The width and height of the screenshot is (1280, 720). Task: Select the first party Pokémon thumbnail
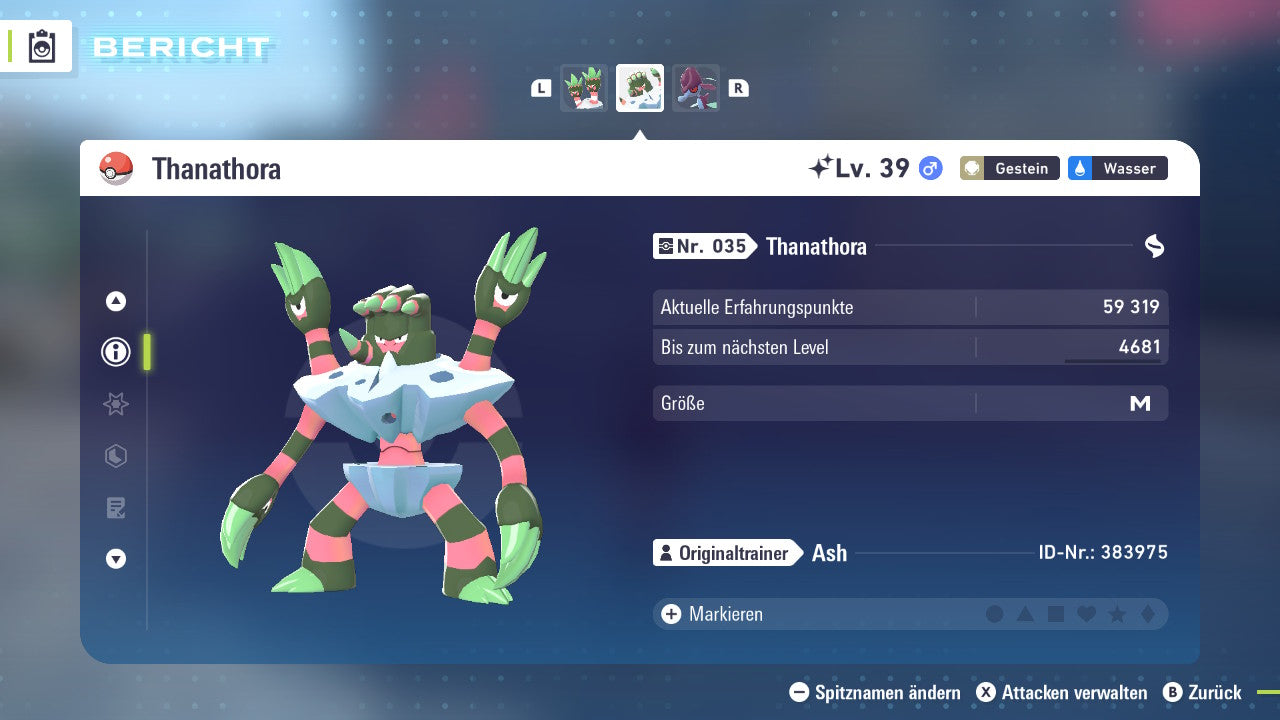[x=584, y=88]
